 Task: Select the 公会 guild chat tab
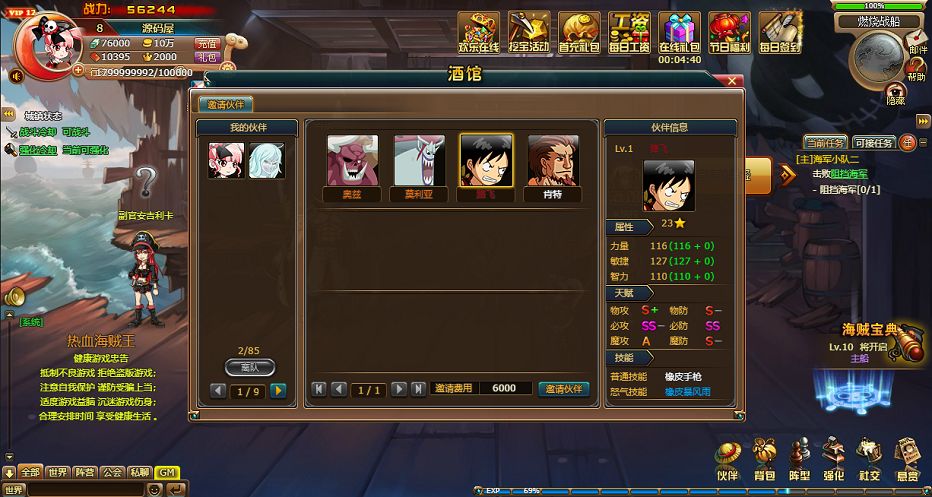coord(112,472)
